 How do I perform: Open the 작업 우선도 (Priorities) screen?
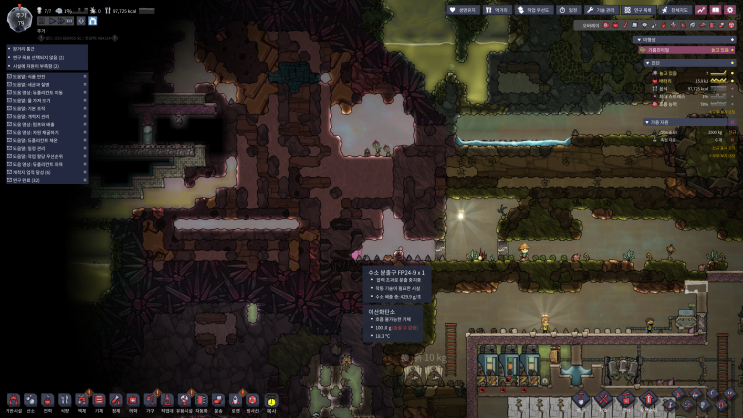(533, 9)
